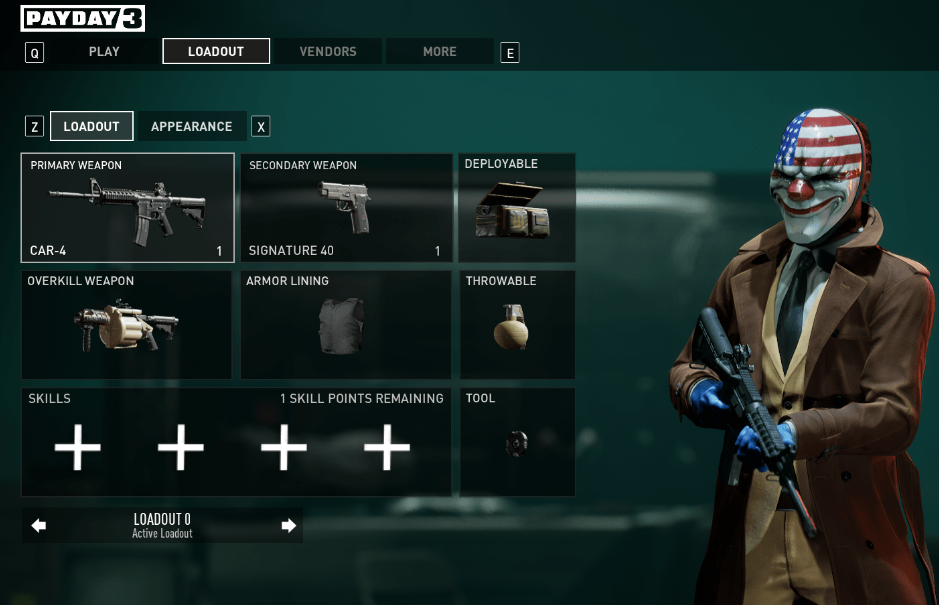Switch to the previous loadout with left arrow
The height and width of the screenshot is (605, 939).
pos(39,526)
